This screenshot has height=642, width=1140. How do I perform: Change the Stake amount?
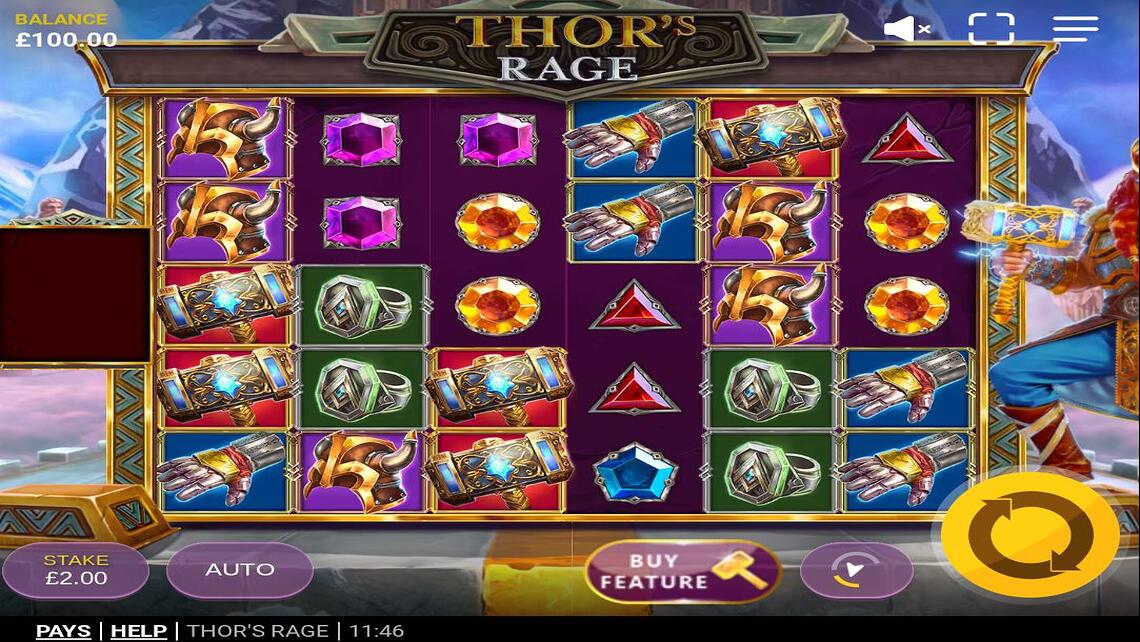click(75, 570)
